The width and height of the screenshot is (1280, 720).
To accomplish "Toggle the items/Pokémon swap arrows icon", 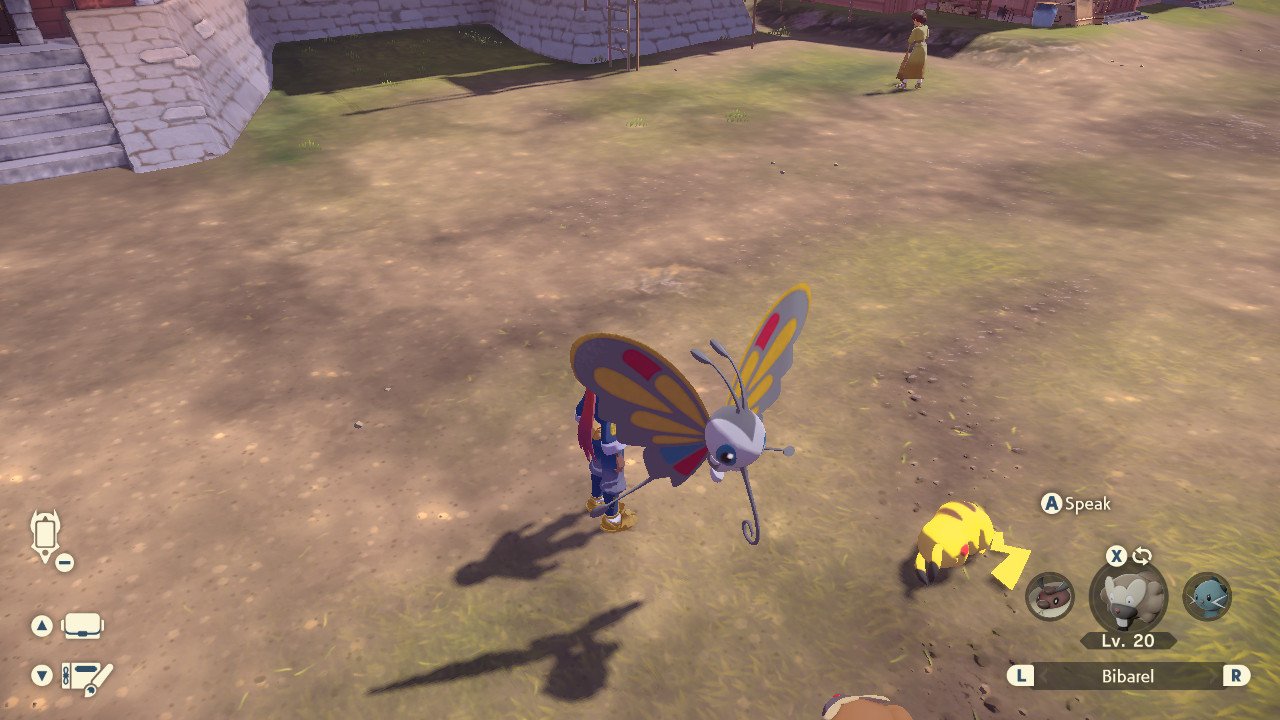I will click(x=1142, y=556).
